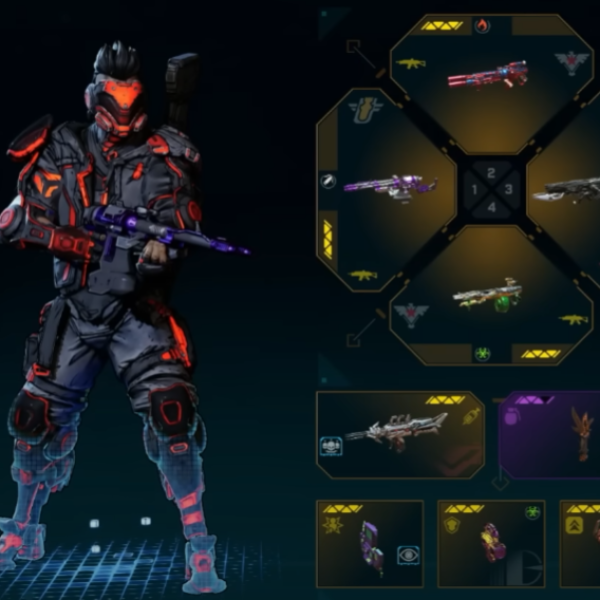Select the pink-yellow item with radiation icon
This screenshot has height=600, width=600.
pos(491,544)
